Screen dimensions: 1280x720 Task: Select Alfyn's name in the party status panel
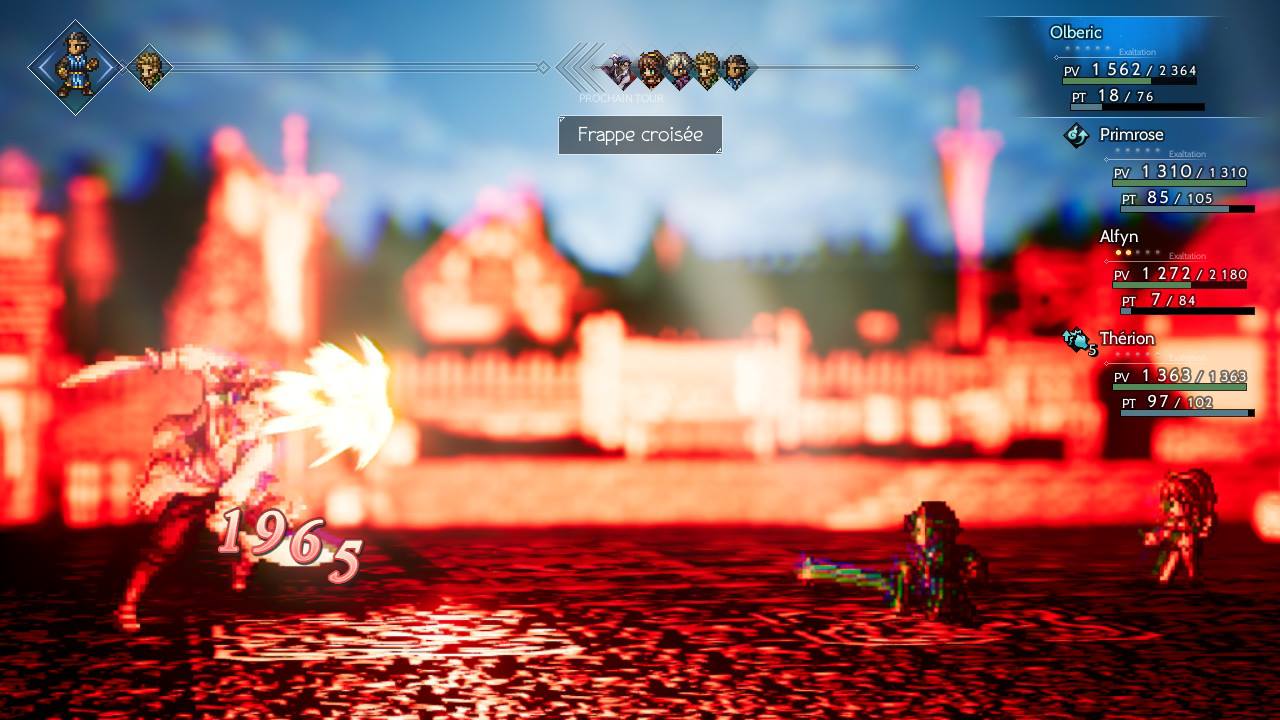pos(1118,237)
